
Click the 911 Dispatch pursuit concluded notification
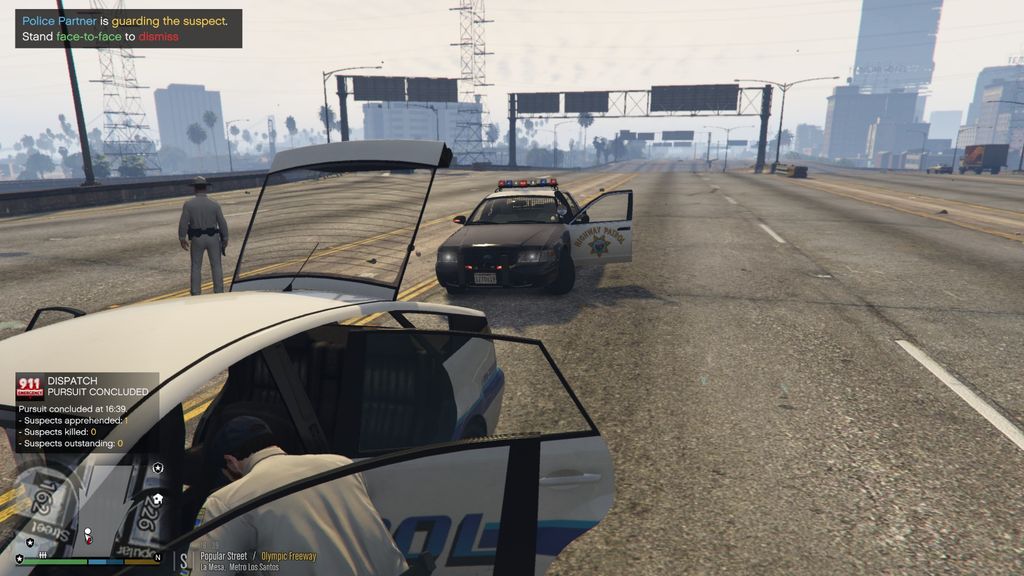click(x=86, y=412)
